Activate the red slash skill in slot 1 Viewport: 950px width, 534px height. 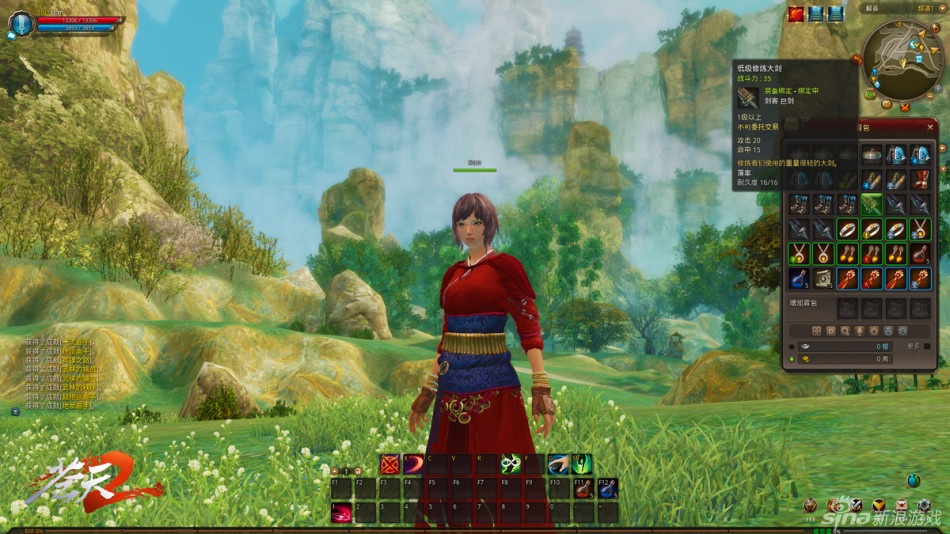point(342,513)
